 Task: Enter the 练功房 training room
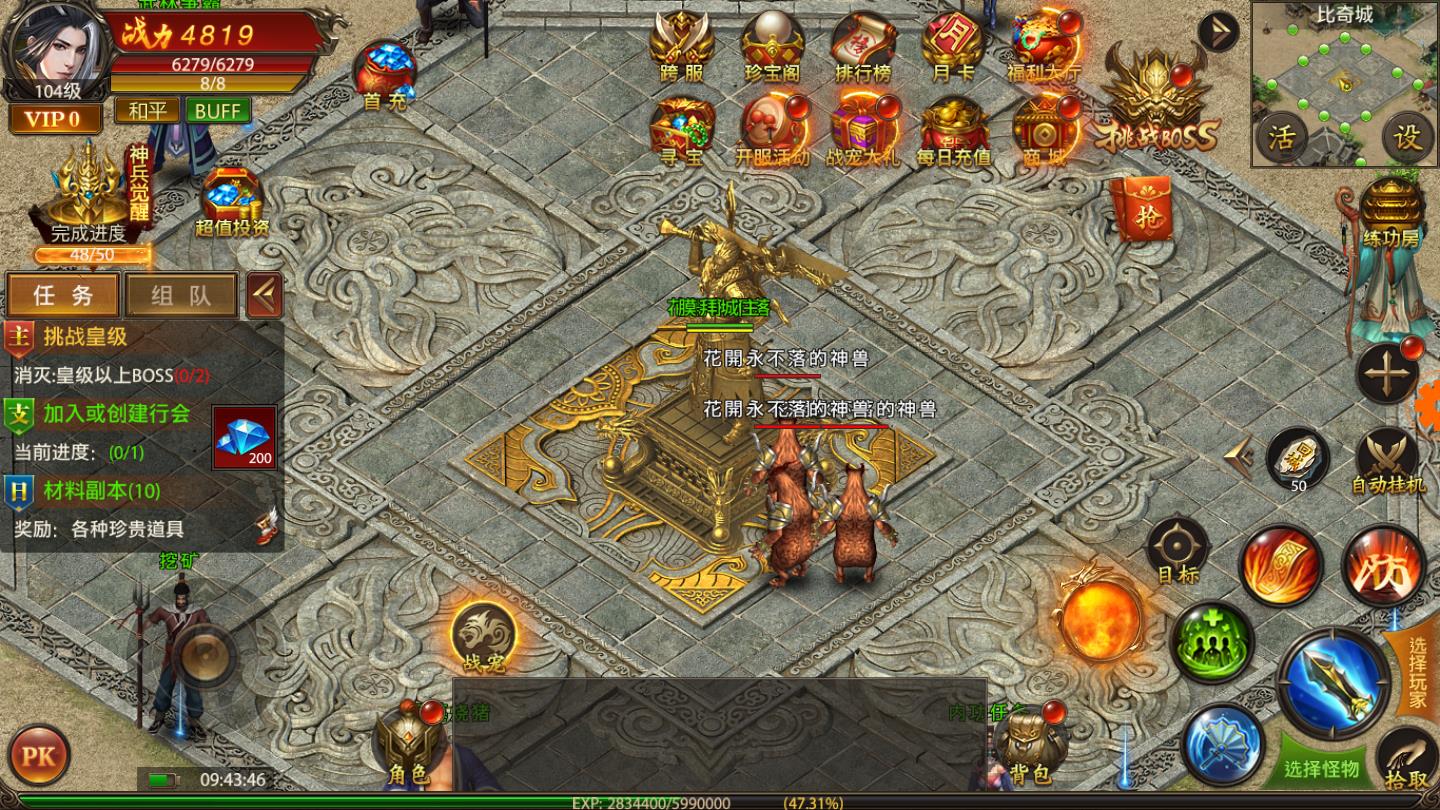point(1391,212)
